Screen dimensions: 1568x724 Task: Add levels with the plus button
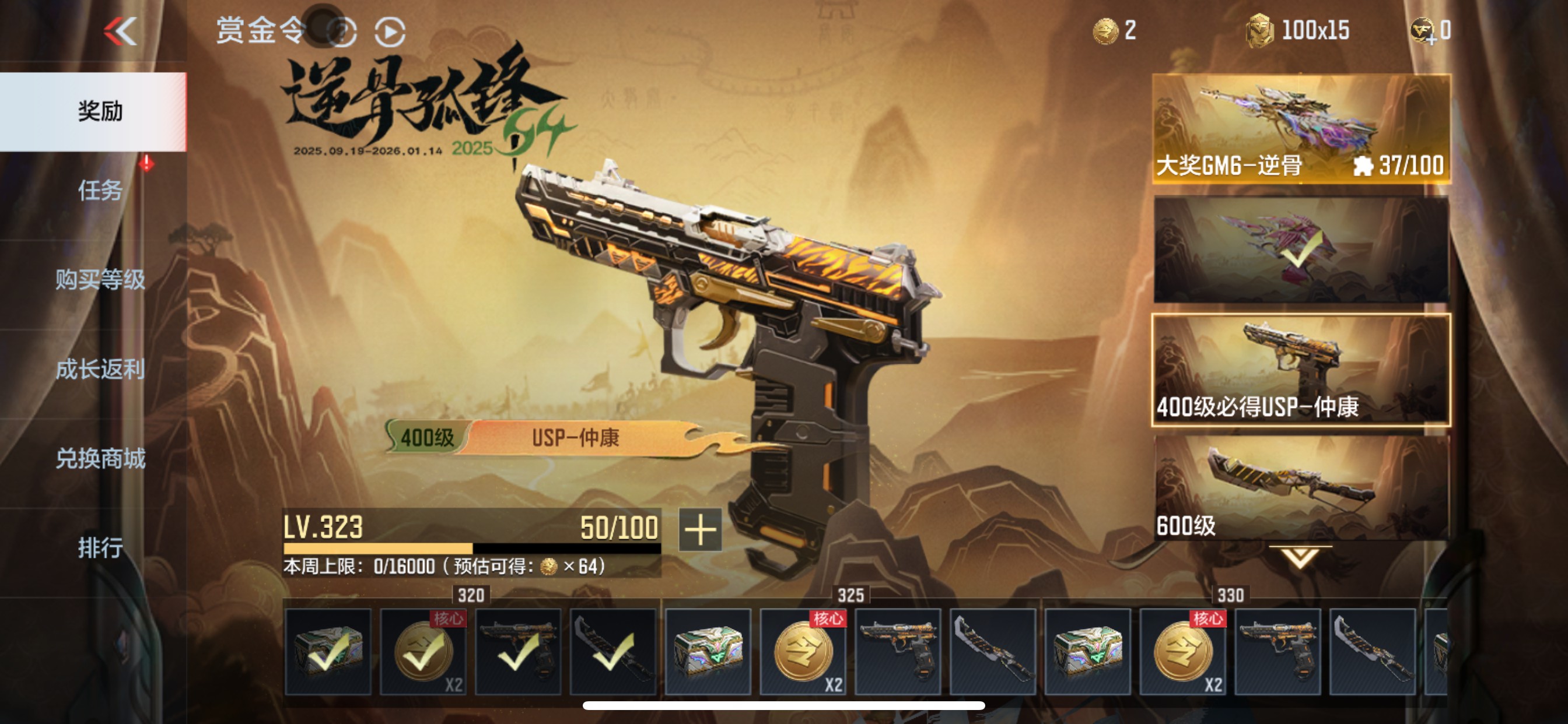700,529
